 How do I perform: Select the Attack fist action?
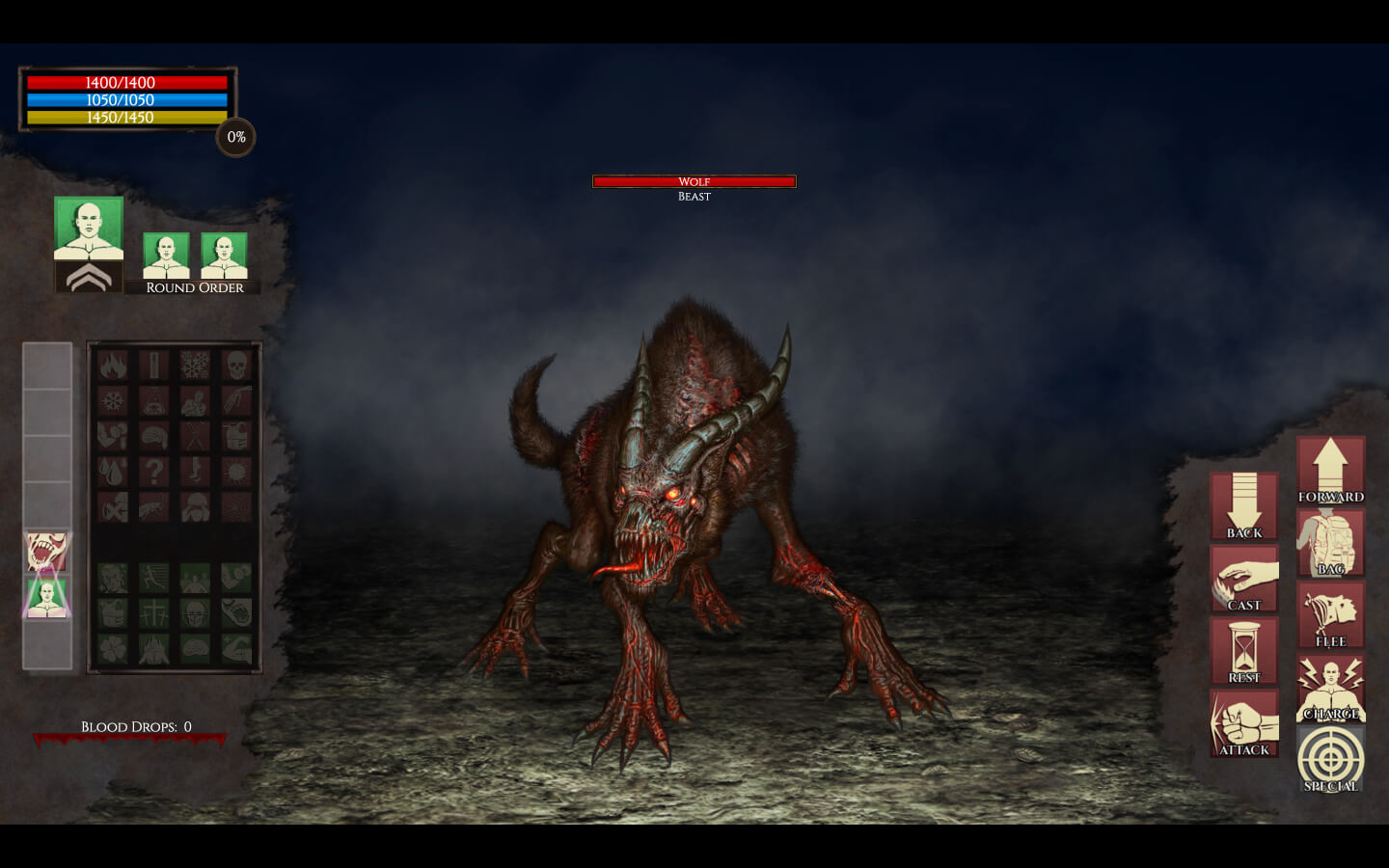pos(1244,722)
